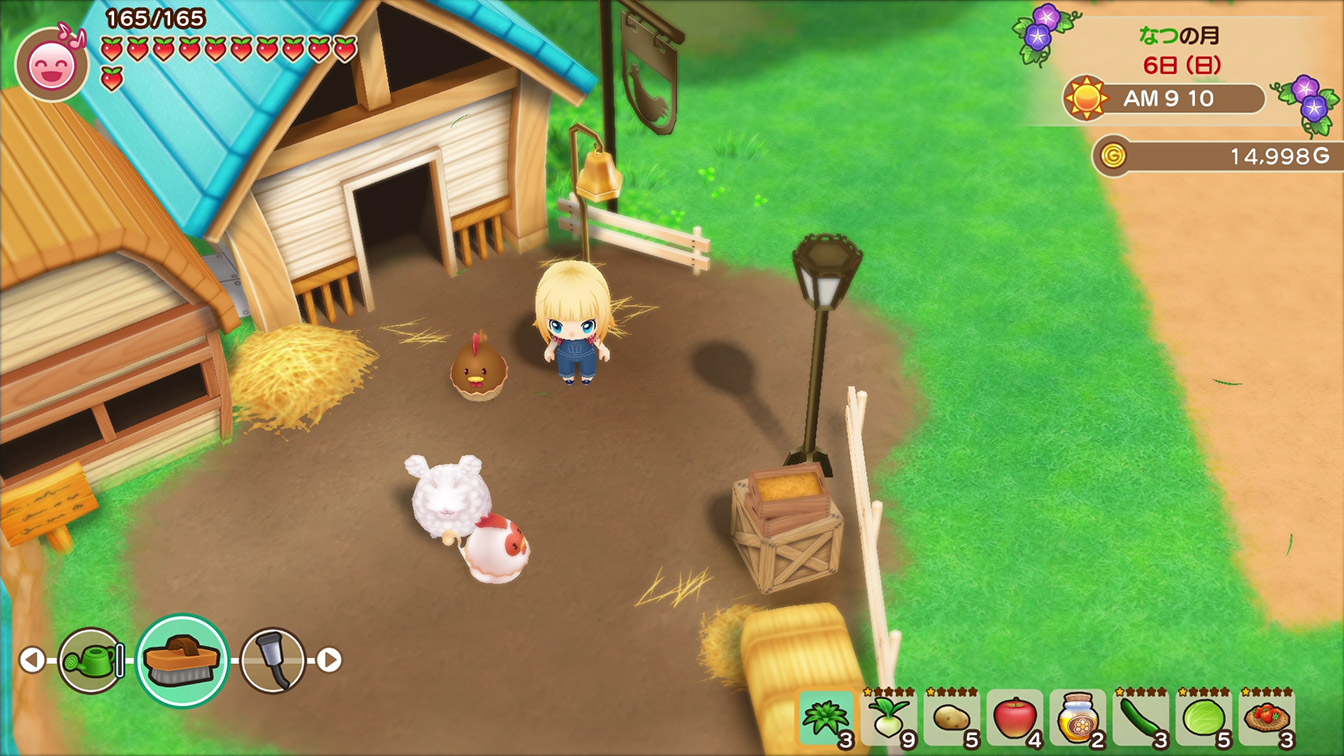
Task: Pick the turnip slot in hotbar
Action: point(889,718)
